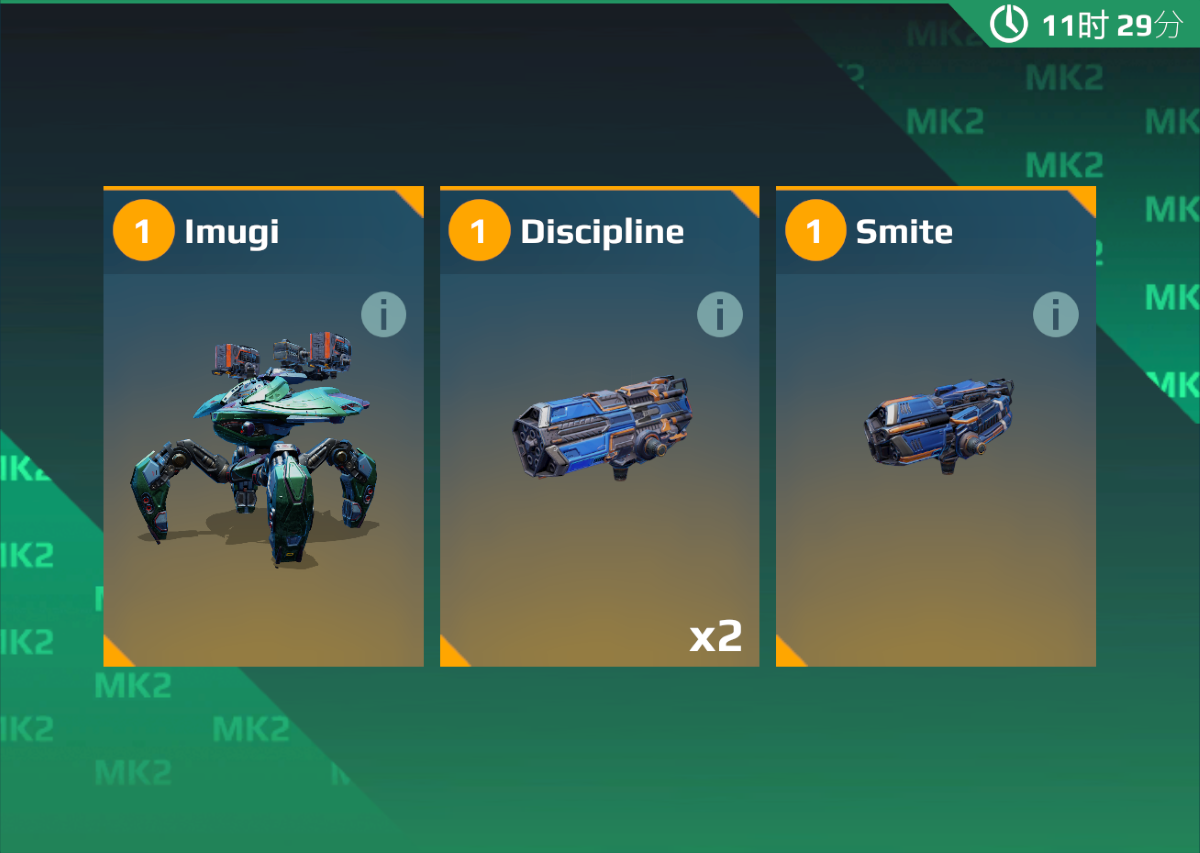View details via Smite's info icon

(x=1055, y=315)
